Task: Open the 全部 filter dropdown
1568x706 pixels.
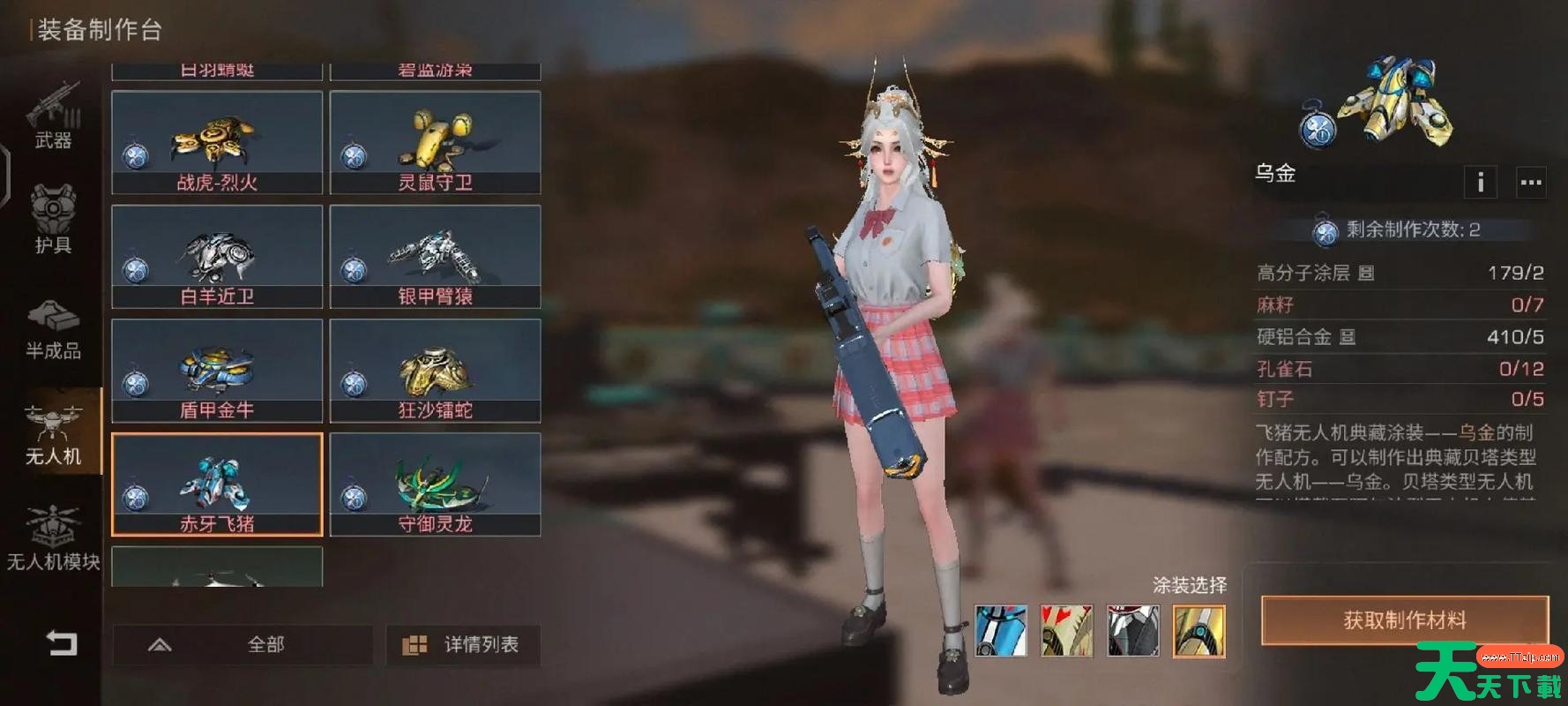Action: 243,645
